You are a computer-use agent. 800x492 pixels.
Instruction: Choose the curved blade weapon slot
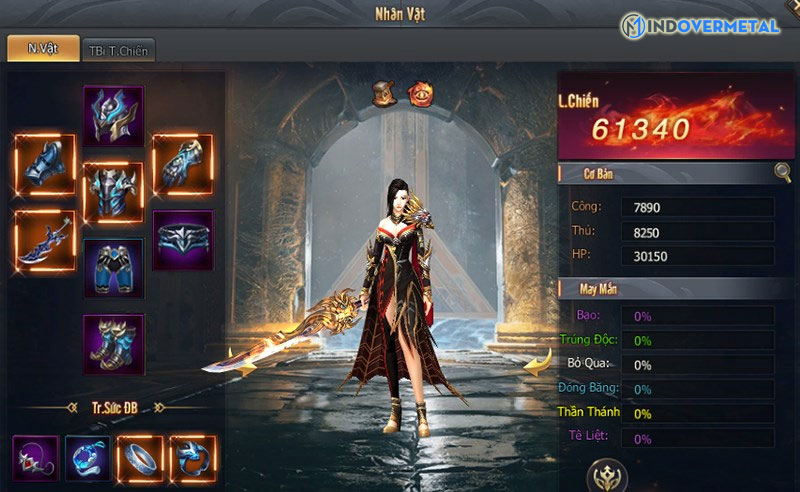click(46, 238)
